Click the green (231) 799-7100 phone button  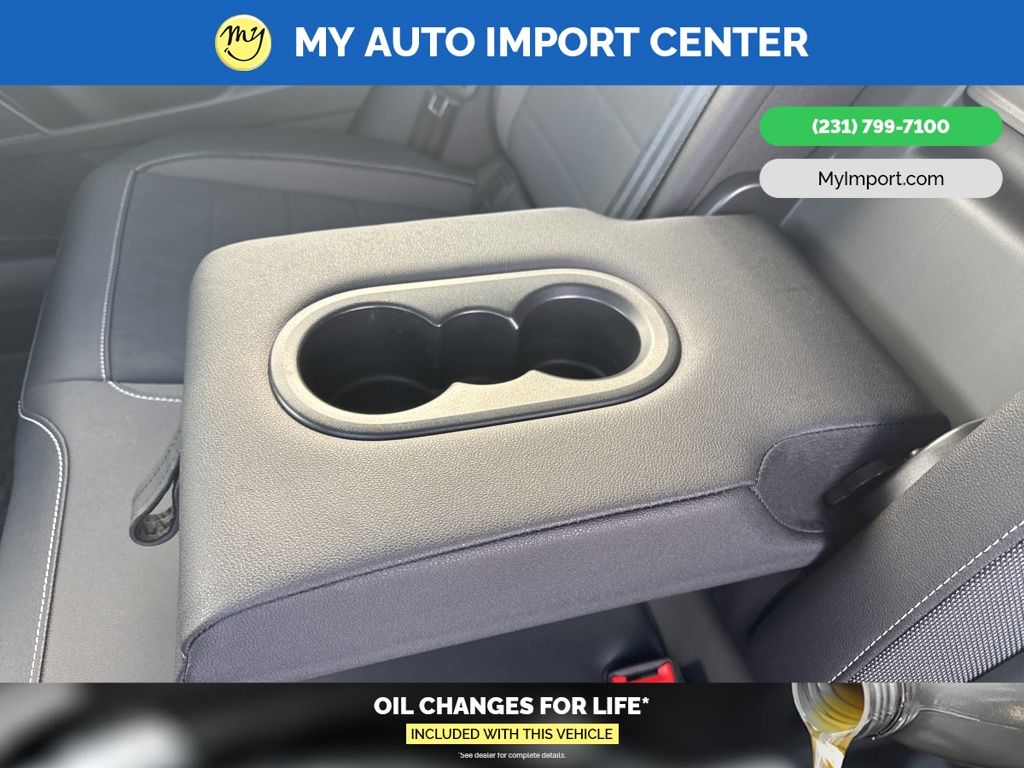click(x=880, y=127)
